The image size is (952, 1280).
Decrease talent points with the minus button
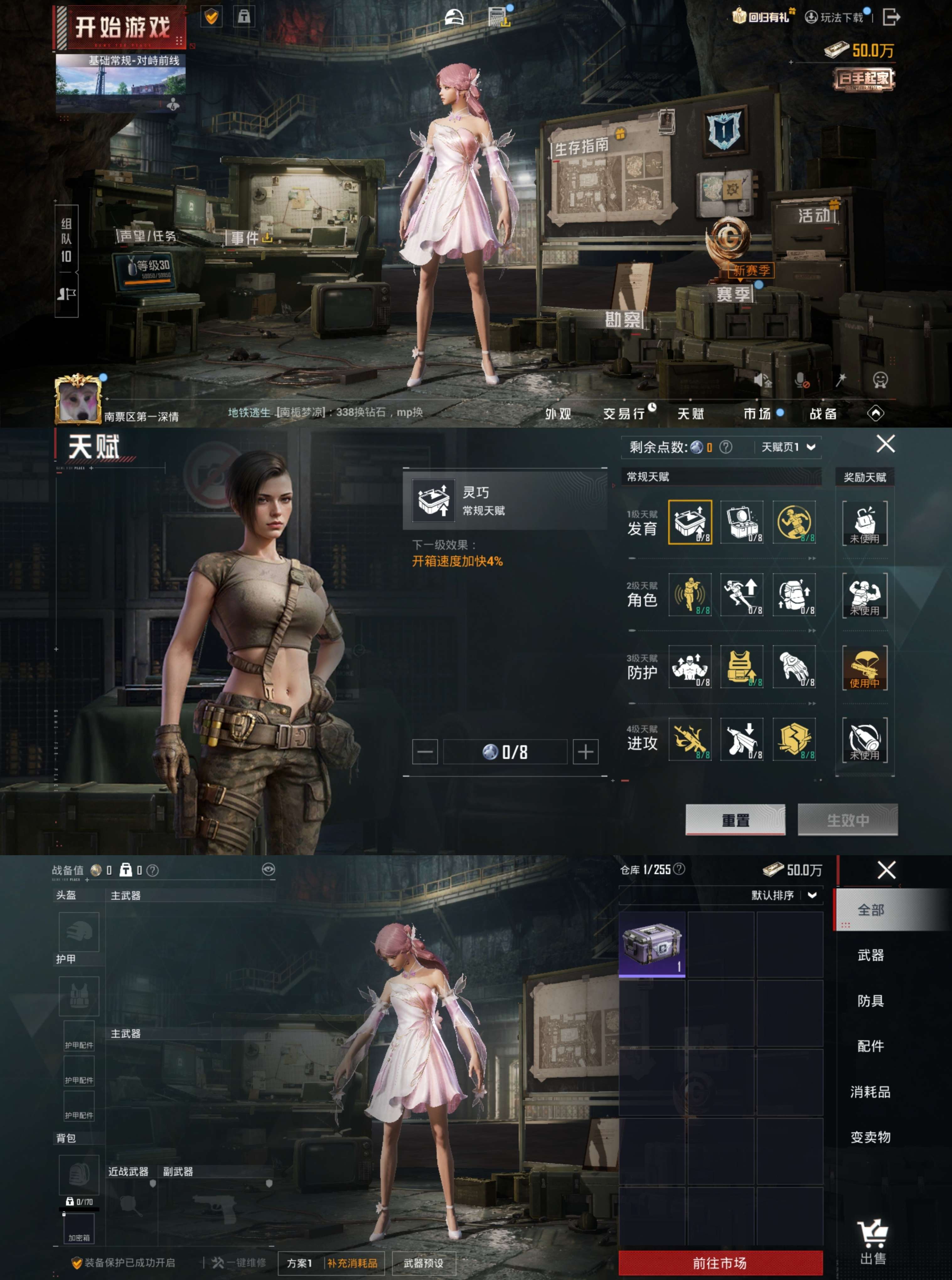pyautogui.click(x=425, y=752)
